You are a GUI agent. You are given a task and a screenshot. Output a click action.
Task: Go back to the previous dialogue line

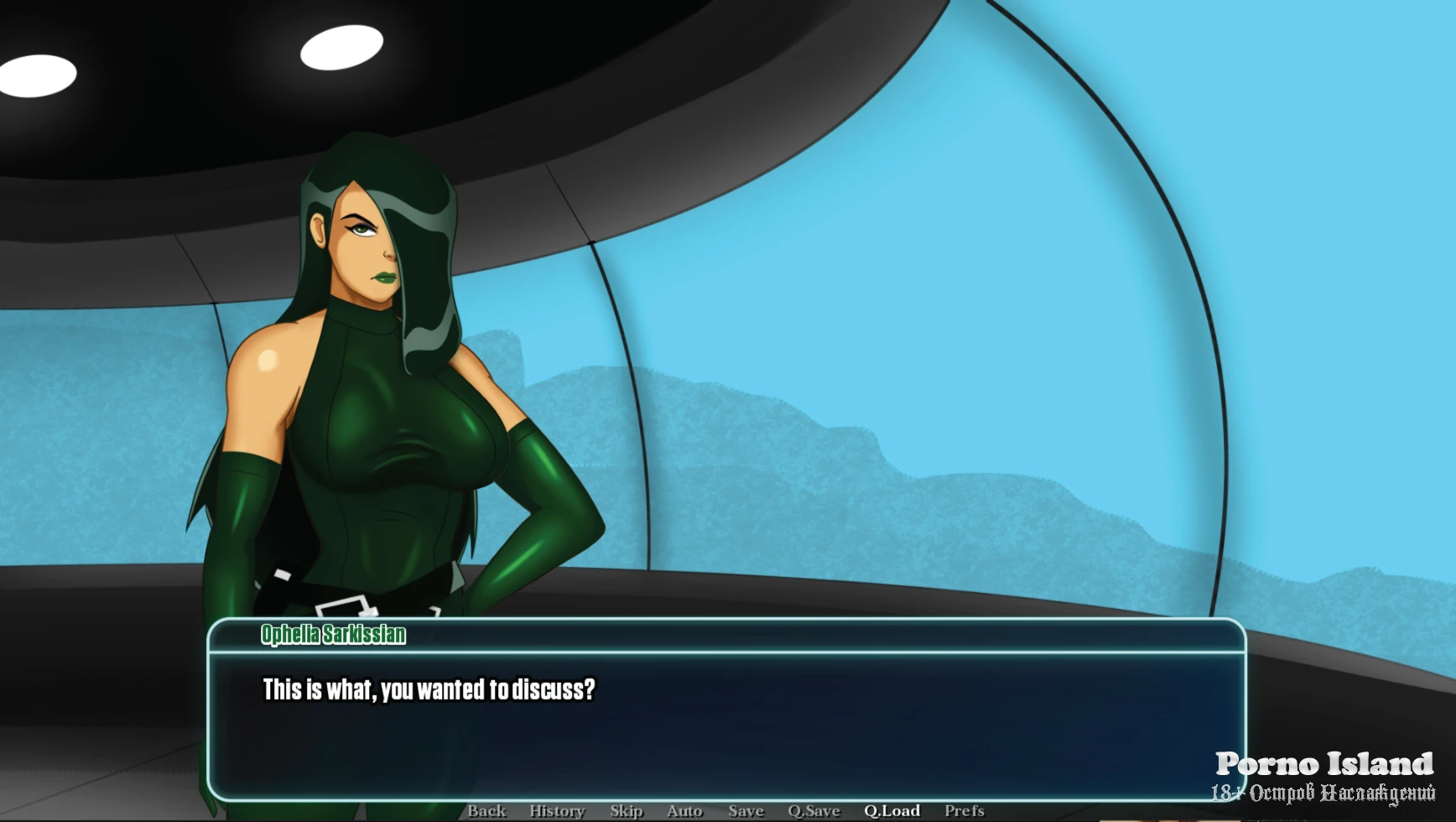486,810
